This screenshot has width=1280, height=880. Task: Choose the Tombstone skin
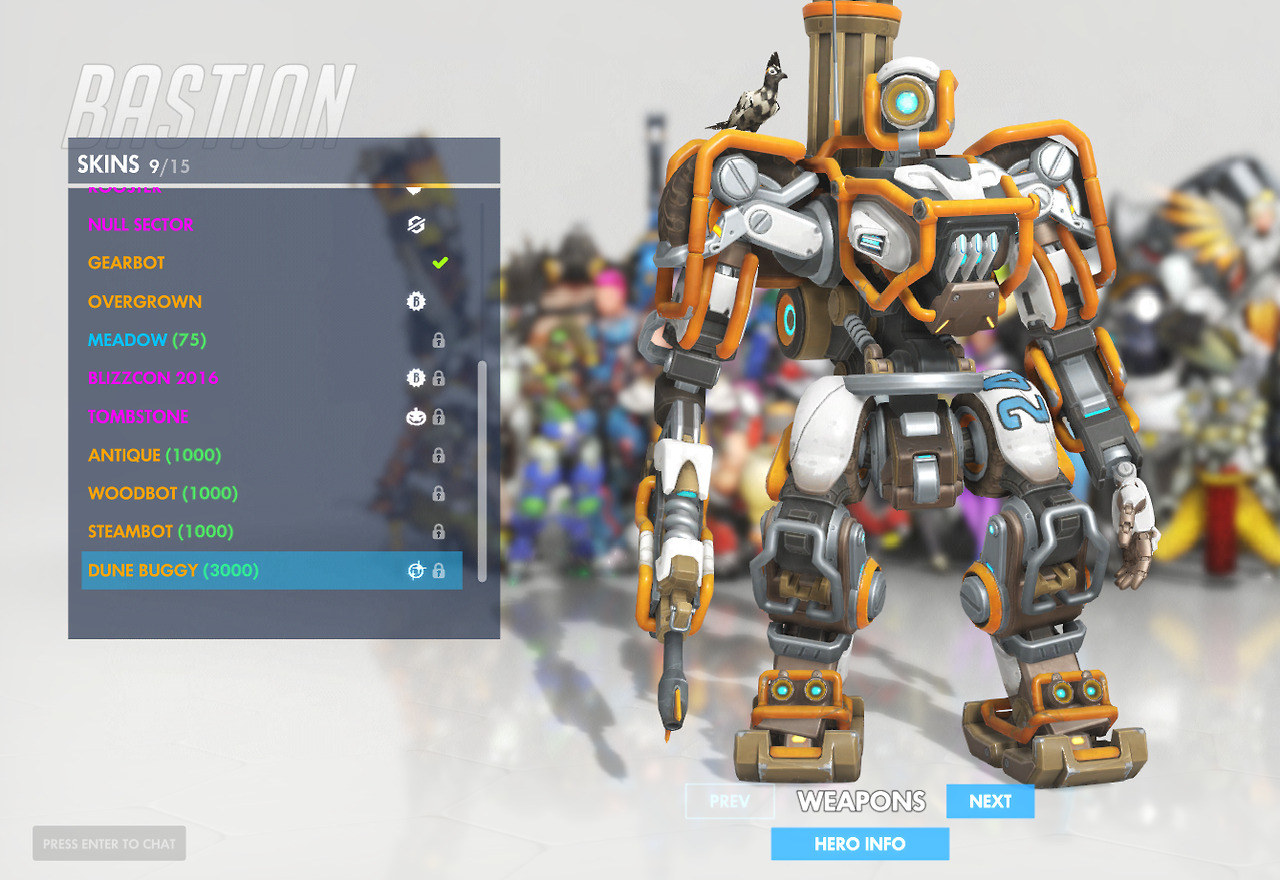click(x=138, y=417)
